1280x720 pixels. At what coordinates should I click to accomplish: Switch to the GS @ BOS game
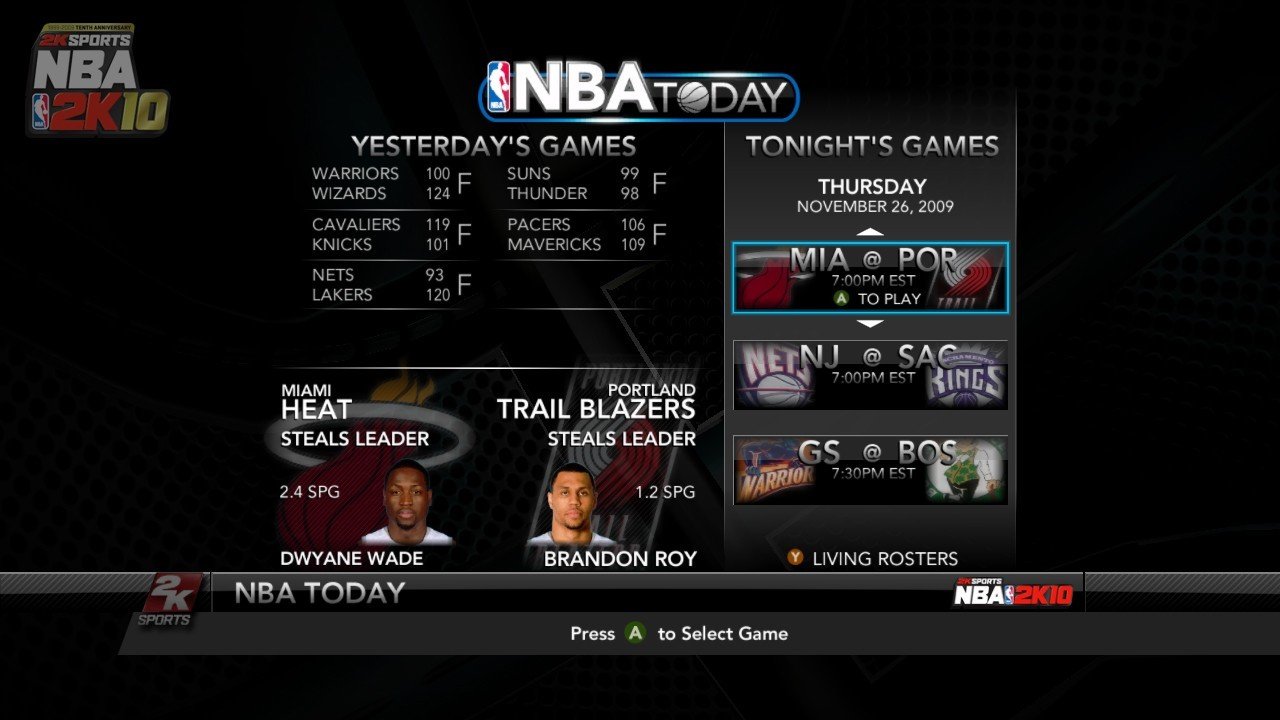pyautogui.click(x=869, y=468)
